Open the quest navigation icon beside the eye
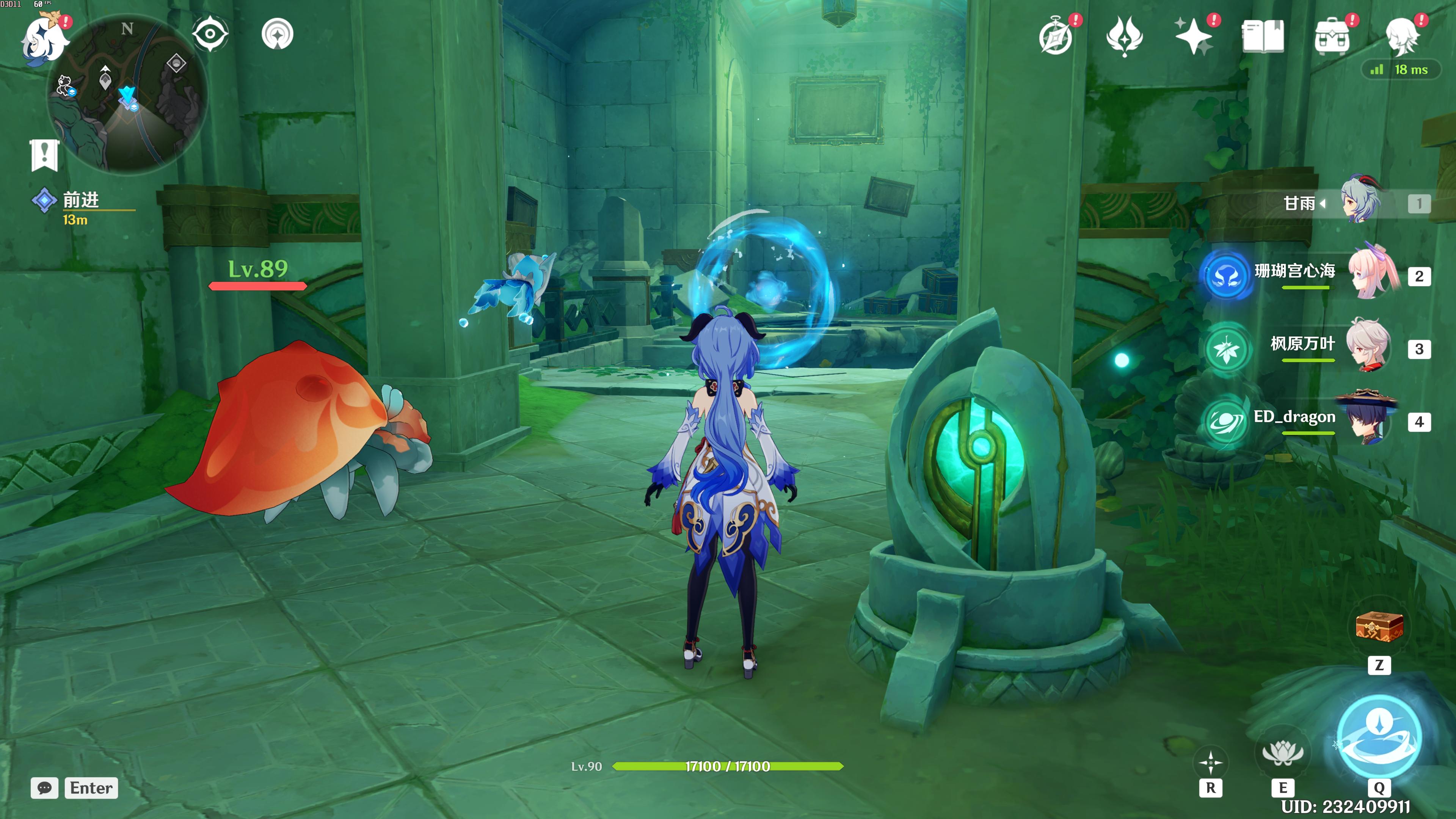This screenshot has width=1456, height=819. [278, 34]
